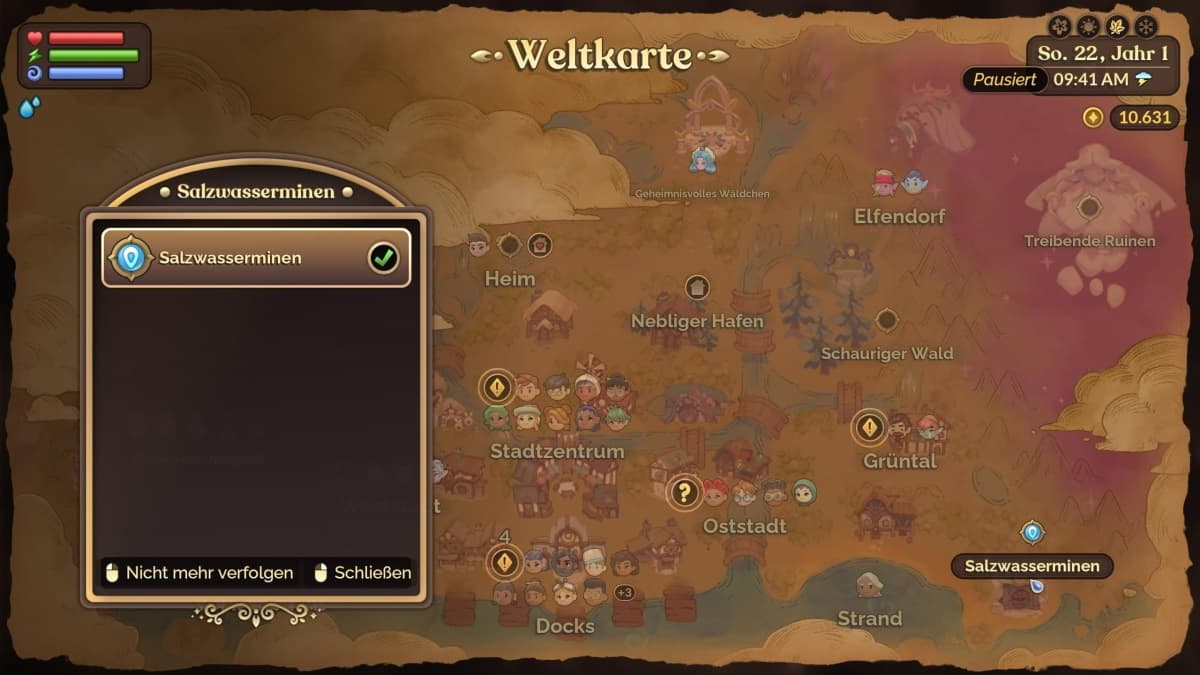This screenshot has height=675, width=1200.
Task: Choose the exclamation marker at the Docks
Action: pos(504,562)
